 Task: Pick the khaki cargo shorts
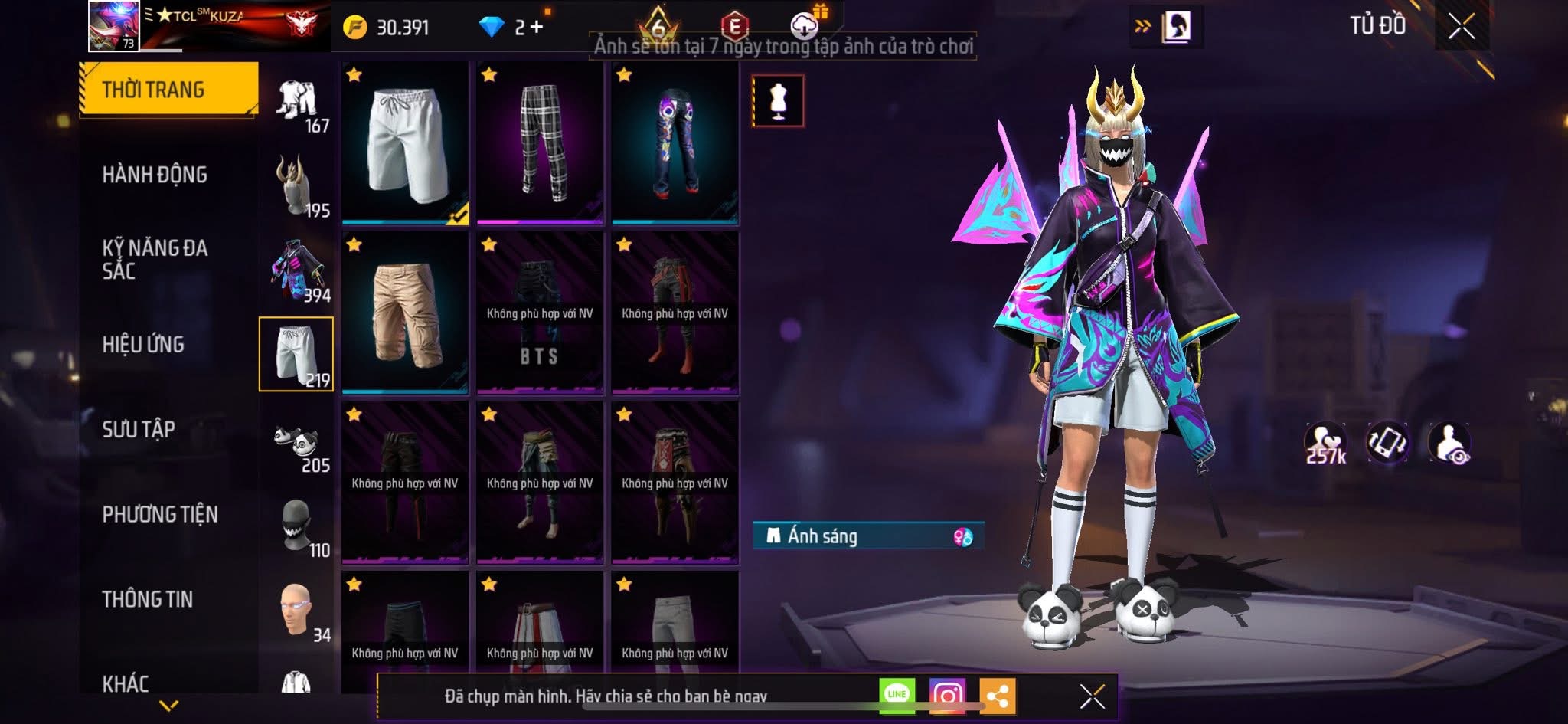405,313
